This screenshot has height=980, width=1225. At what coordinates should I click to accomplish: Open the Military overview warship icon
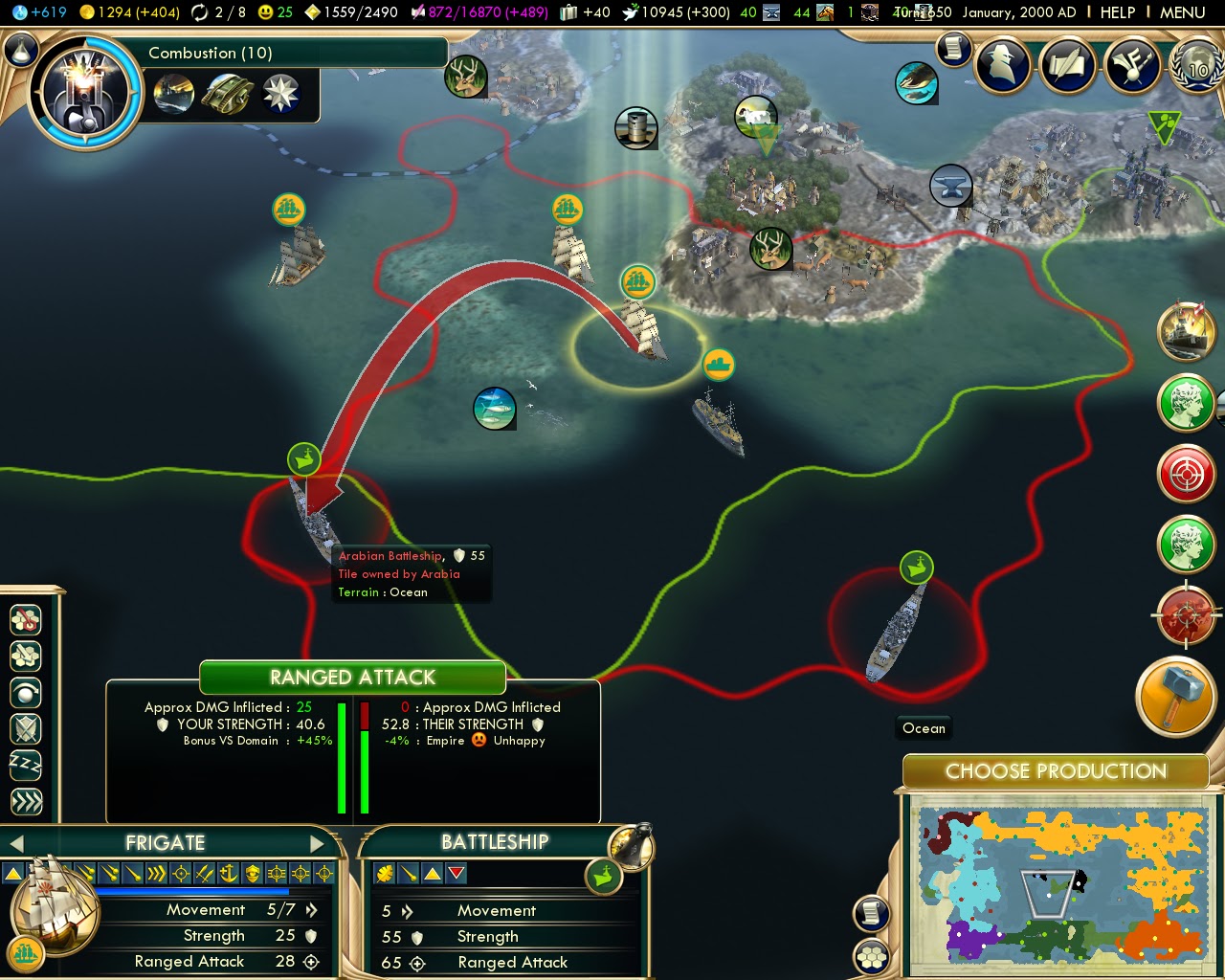[1188, 335]
